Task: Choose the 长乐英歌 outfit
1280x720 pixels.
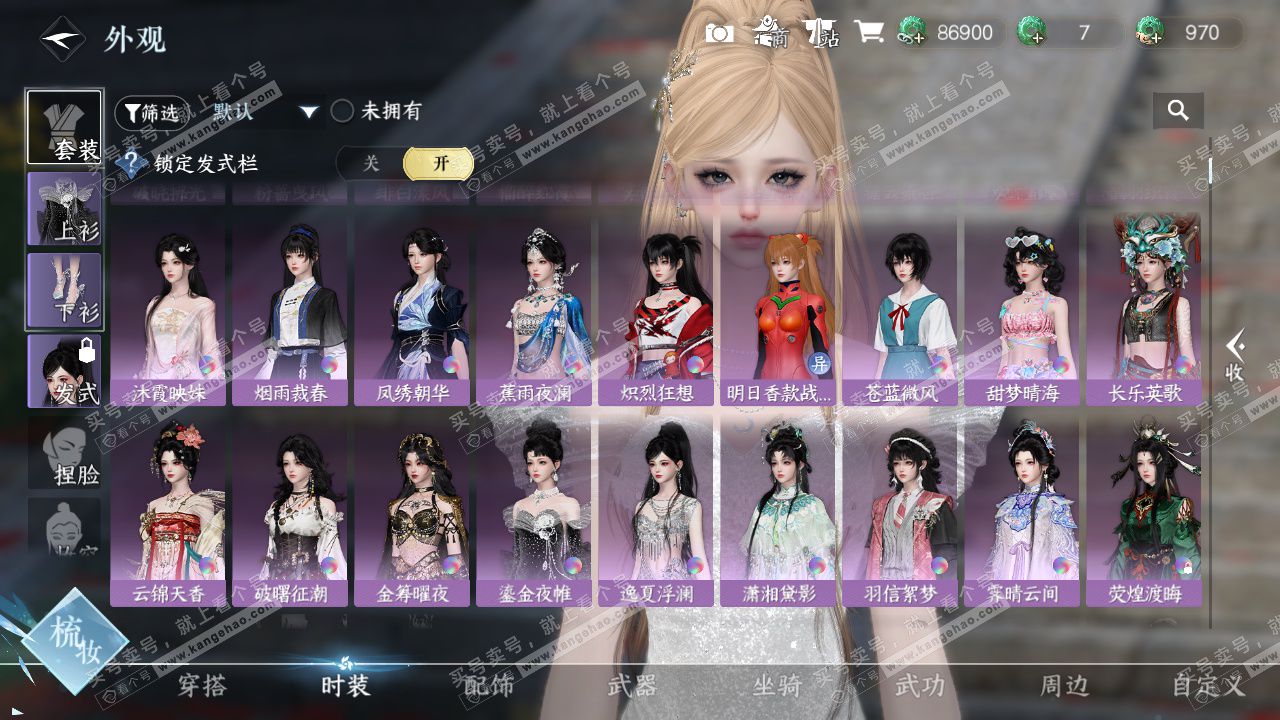Action: [1144, 310]
